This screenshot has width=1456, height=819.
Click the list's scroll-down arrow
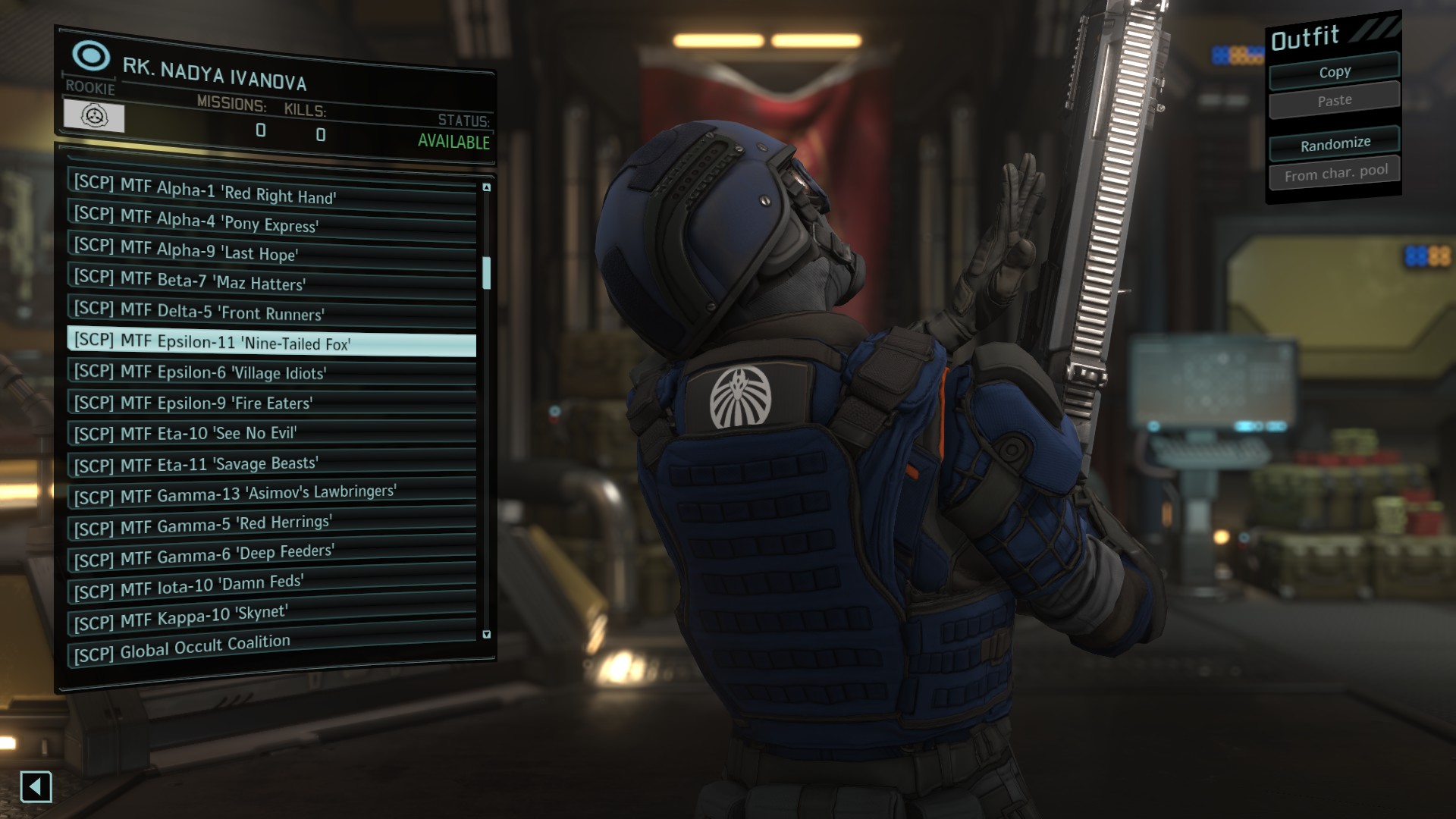coord(487,634)
